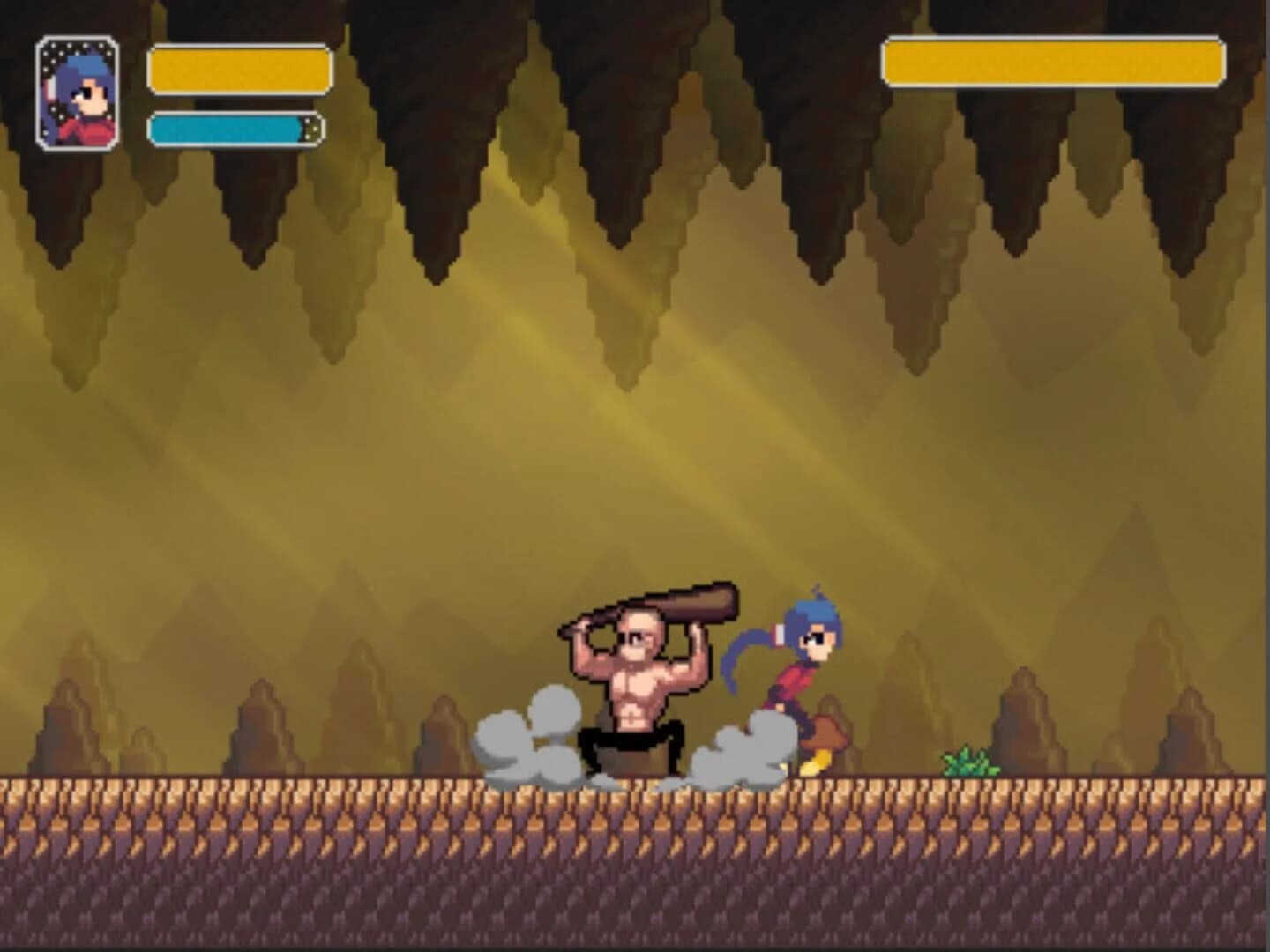
Task: Click the club-wielding caveman enemy
Action: pos(635,688)
